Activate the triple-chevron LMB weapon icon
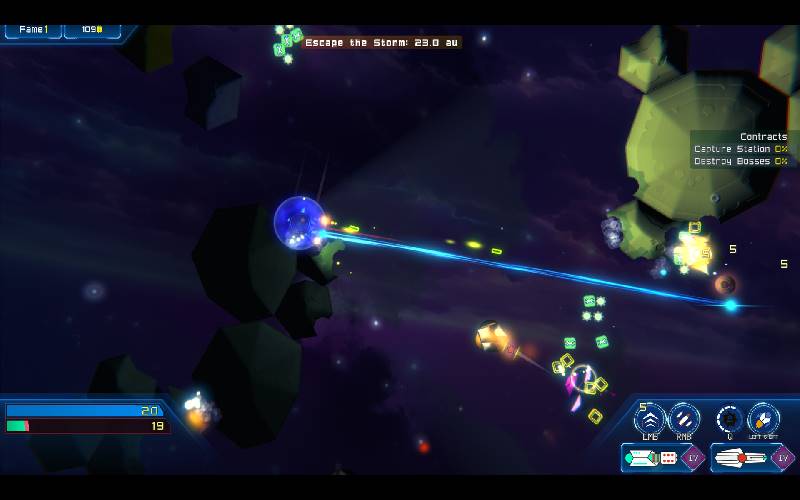The height and width of the screenshot is (500, 800). pos(650,418)
